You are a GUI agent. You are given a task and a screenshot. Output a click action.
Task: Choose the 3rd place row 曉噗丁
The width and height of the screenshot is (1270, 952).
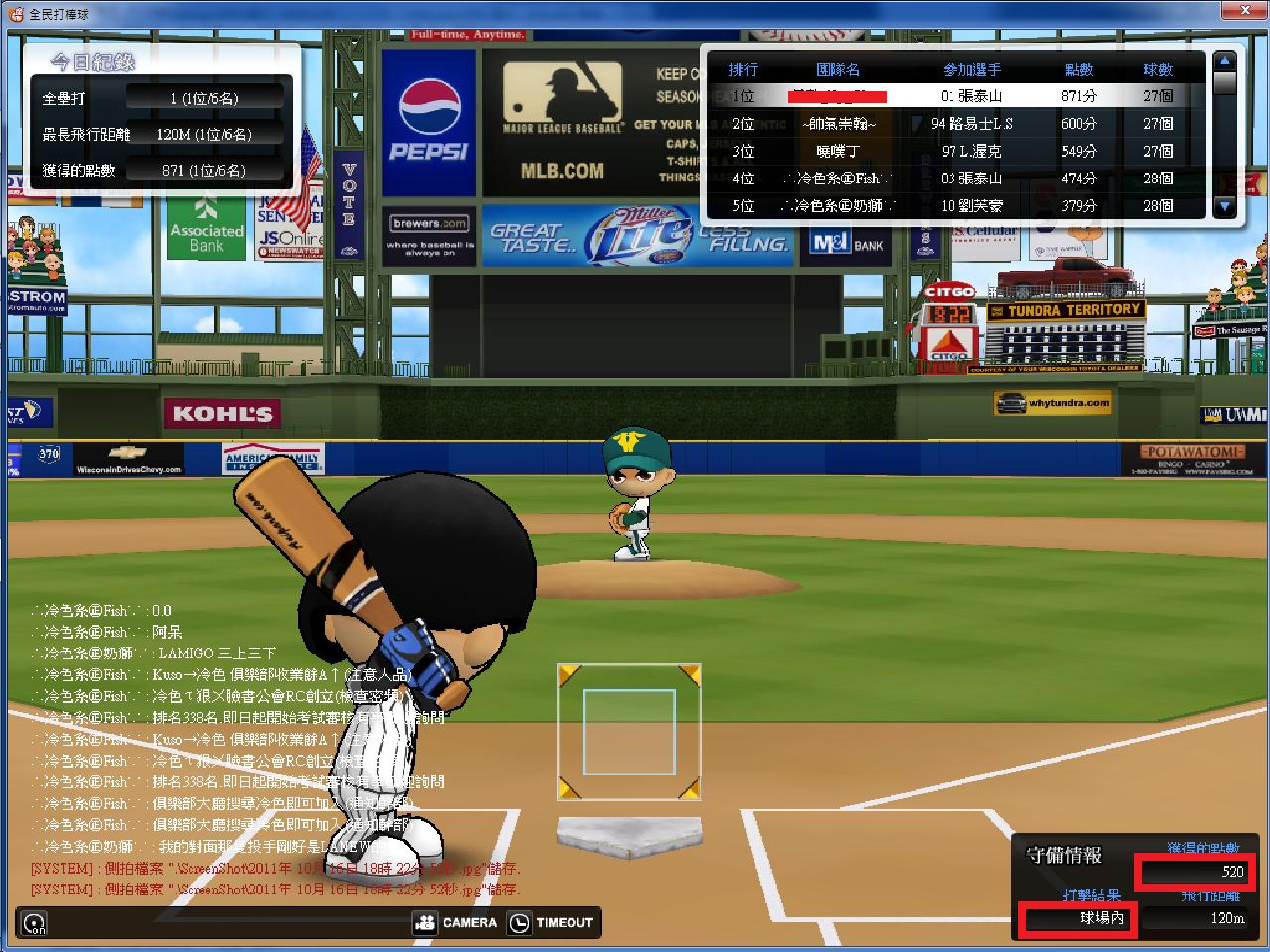952,151
